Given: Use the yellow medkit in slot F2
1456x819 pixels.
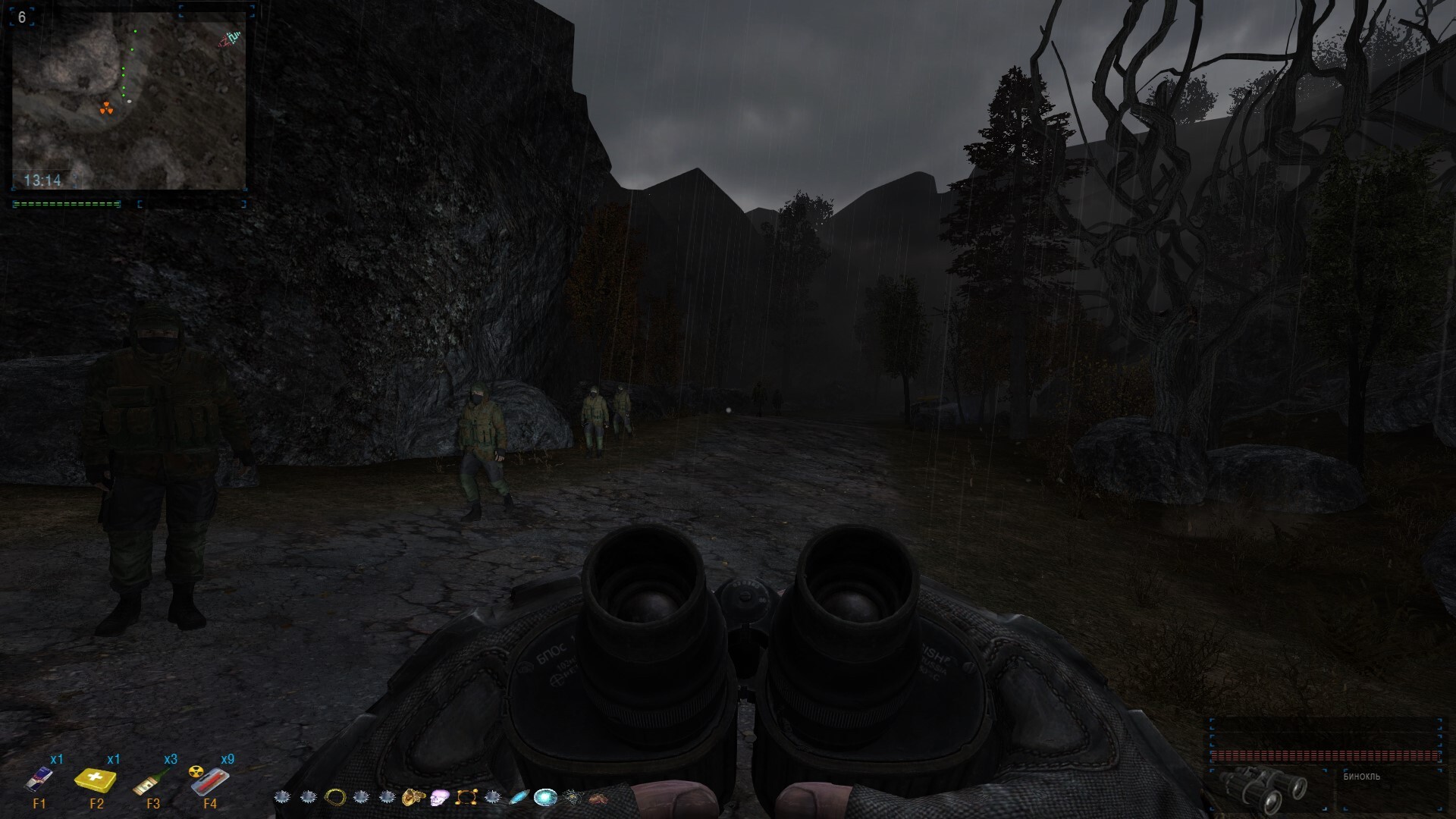Looking at the screenshot, I should [x=96, y=780].
